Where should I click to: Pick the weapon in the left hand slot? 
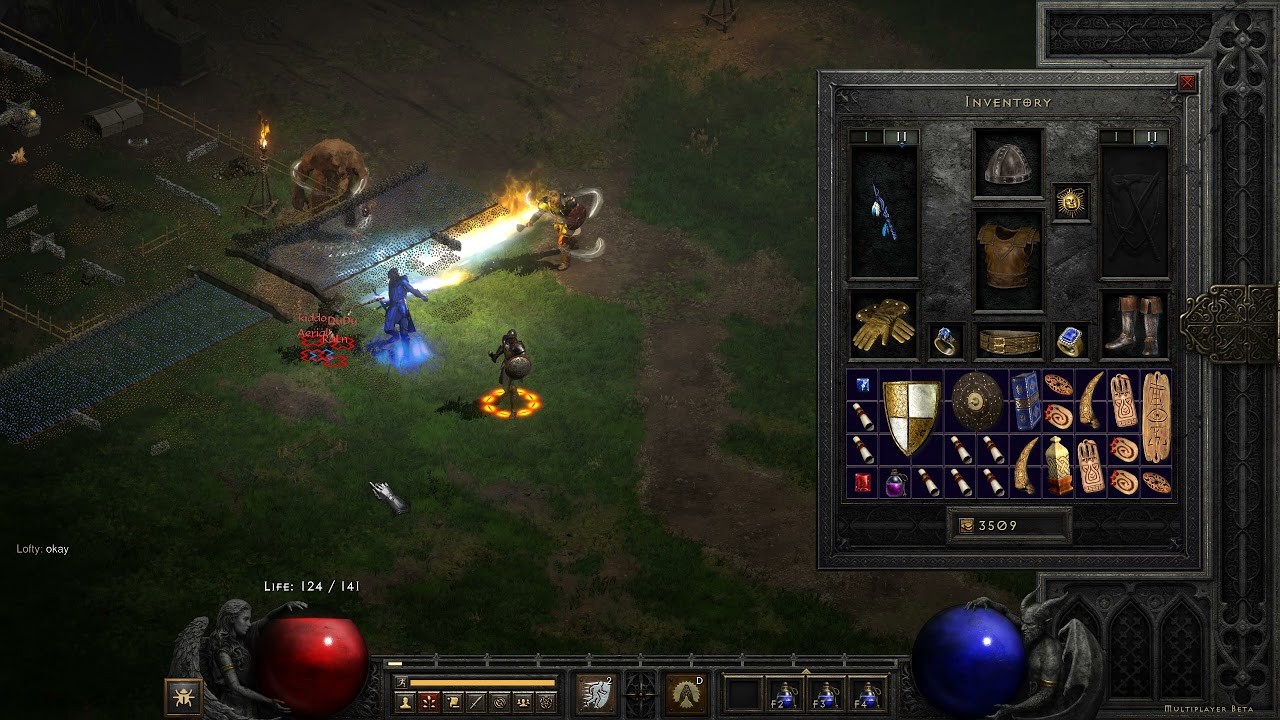[x=883, y=212]
